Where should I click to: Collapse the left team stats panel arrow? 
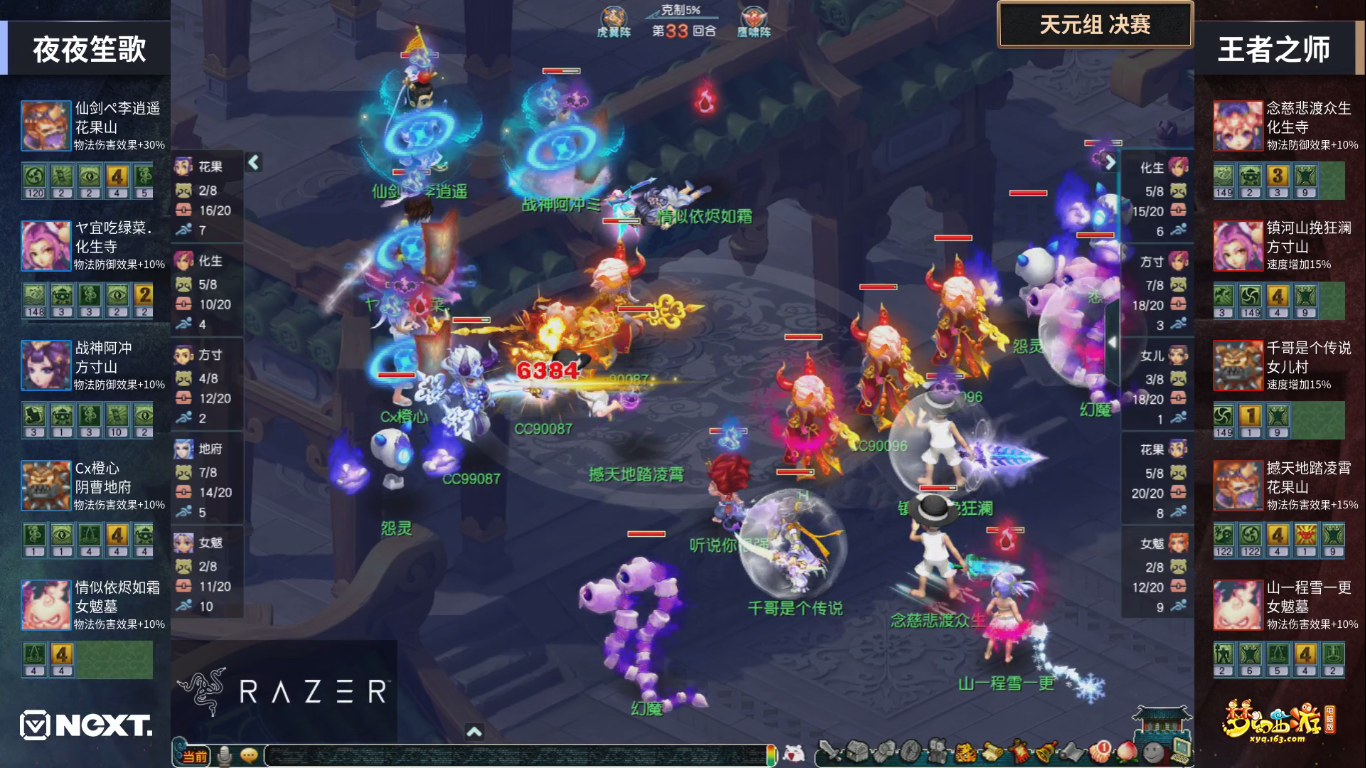coord(254,162)
